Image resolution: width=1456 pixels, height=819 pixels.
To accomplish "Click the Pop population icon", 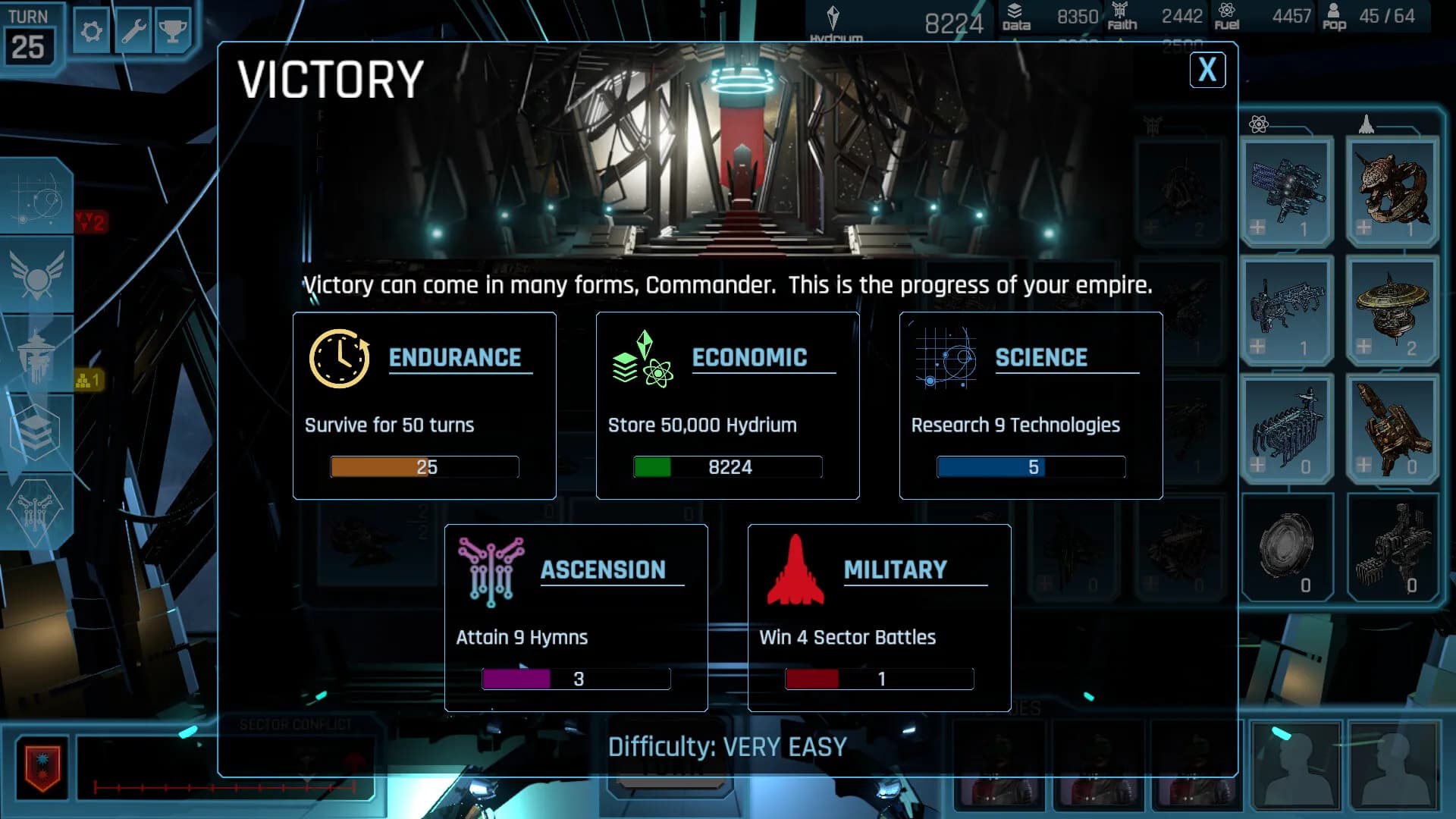I will [x=1335, y=14].
